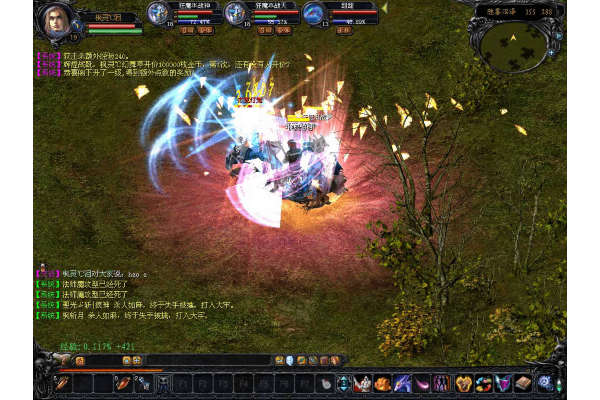Select the first pet portrait

click(158, 13)
